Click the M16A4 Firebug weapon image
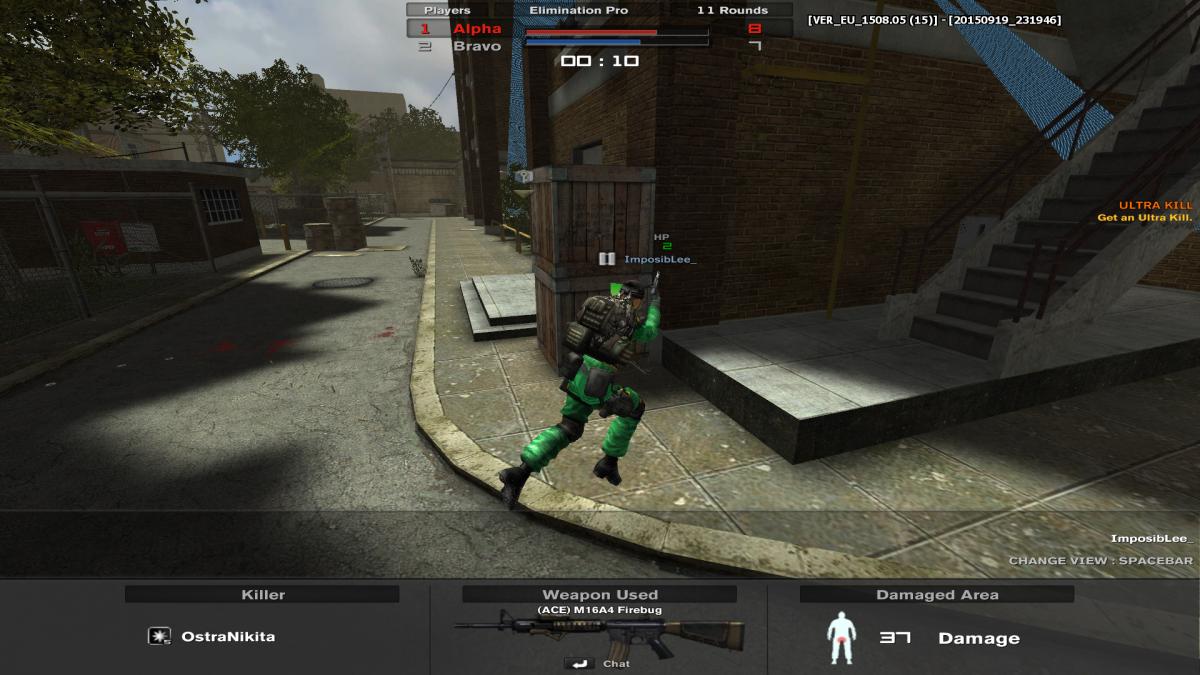The image size is (1200, 675). [599, 635]
